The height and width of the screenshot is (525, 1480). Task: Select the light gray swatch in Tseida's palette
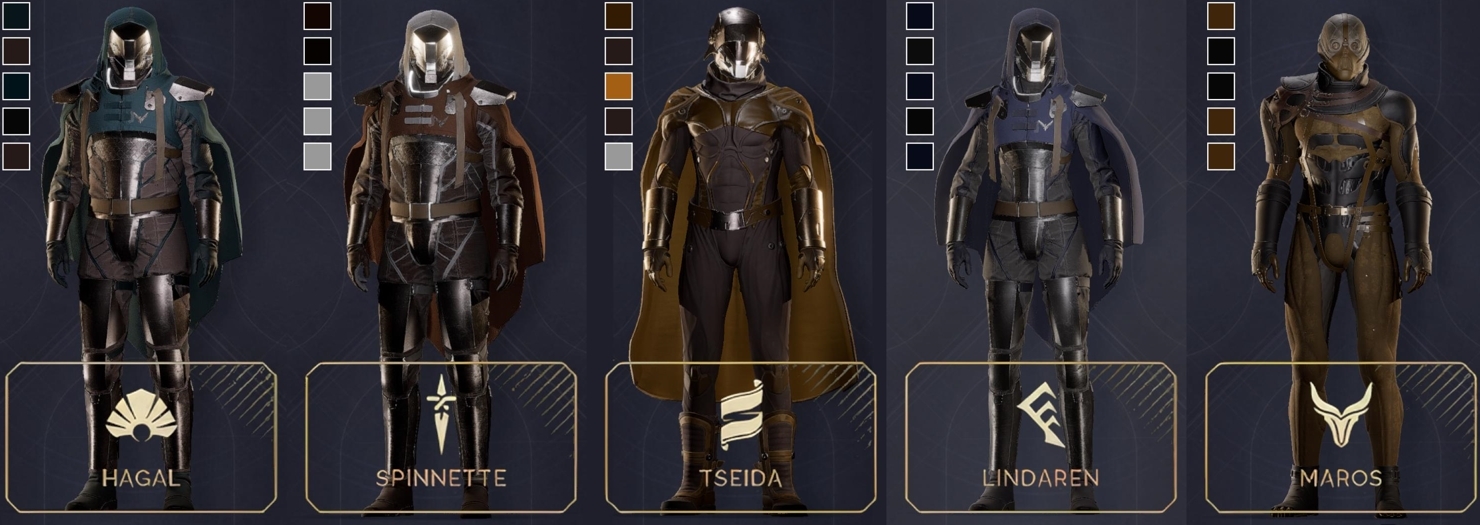pos(619,156)
